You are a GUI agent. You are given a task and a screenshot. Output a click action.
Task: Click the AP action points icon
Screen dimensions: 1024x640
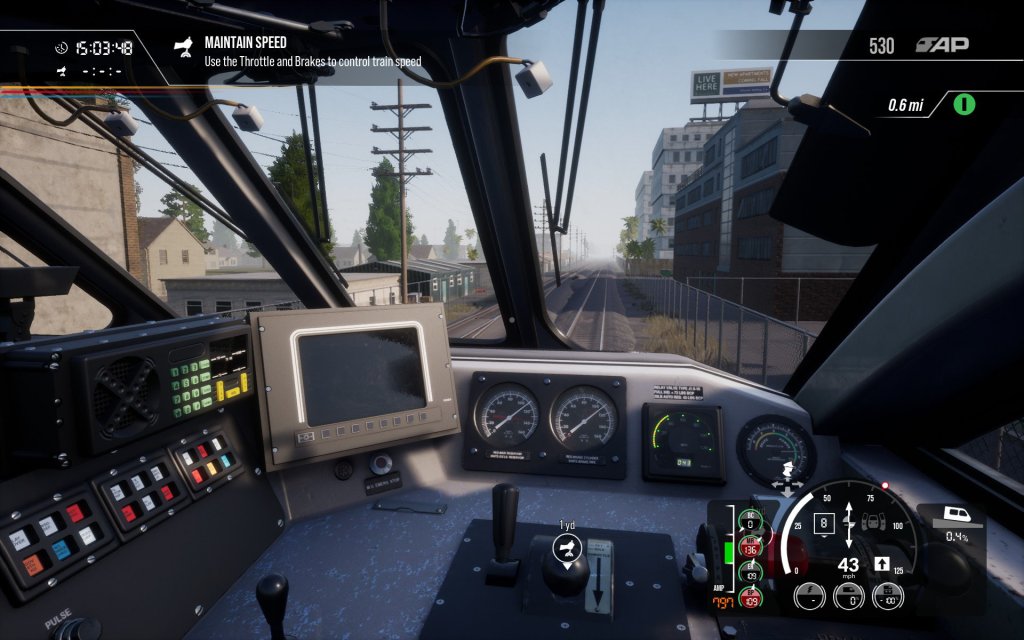942,45
